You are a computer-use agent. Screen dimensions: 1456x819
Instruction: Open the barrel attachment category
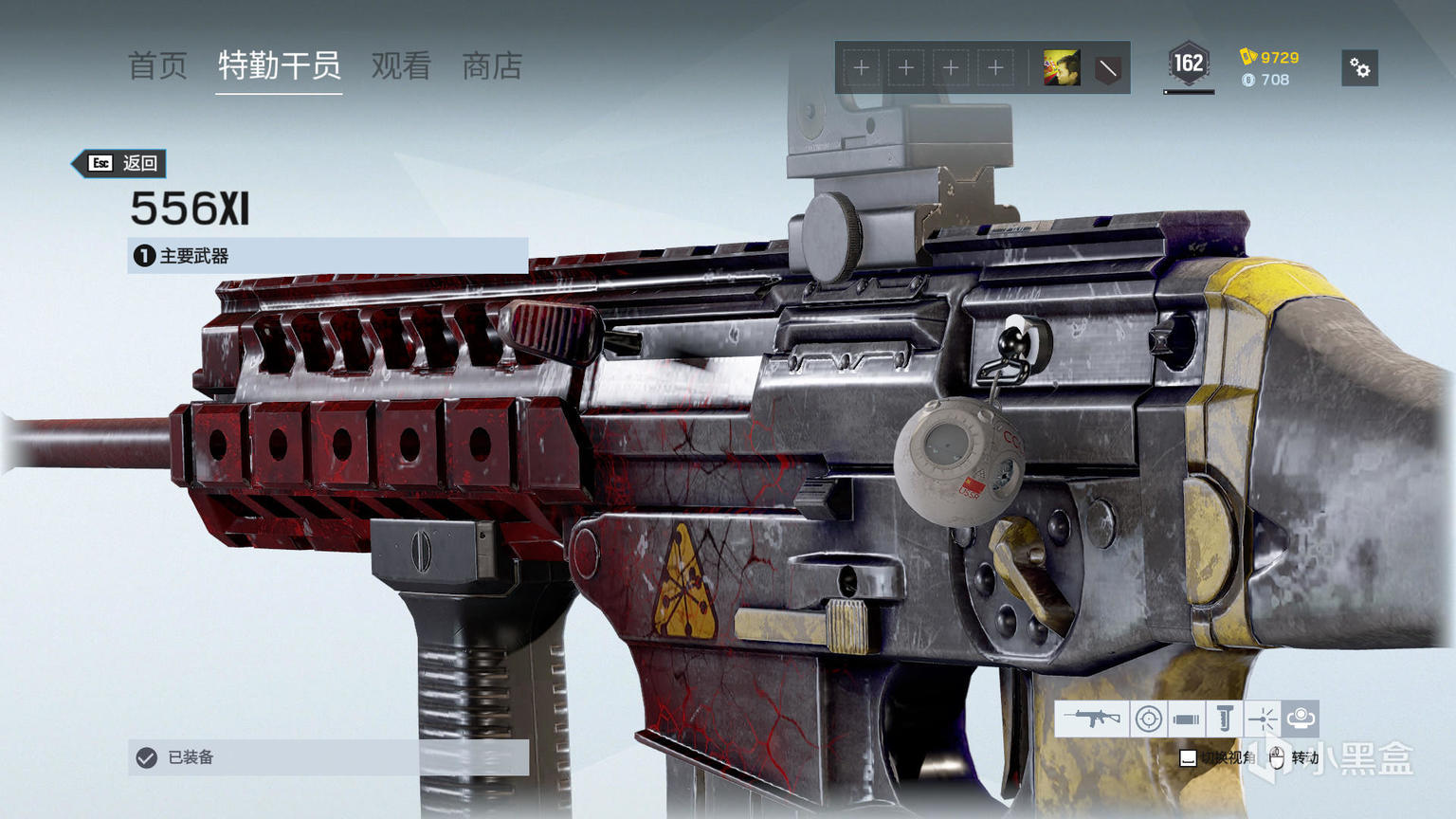tap(1186, 719)
